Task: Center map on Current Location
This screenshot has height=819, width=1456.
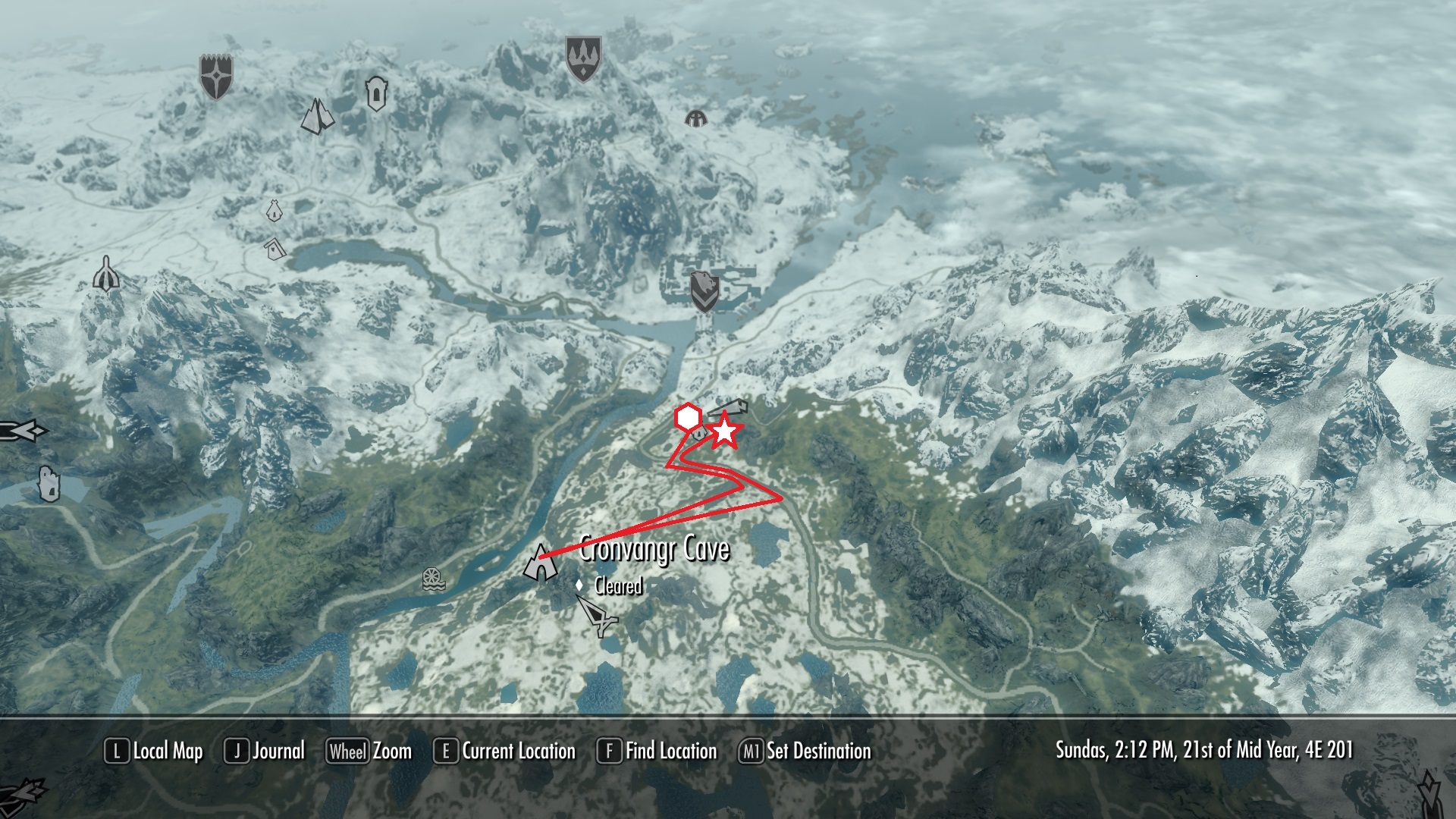Action: 505,752
